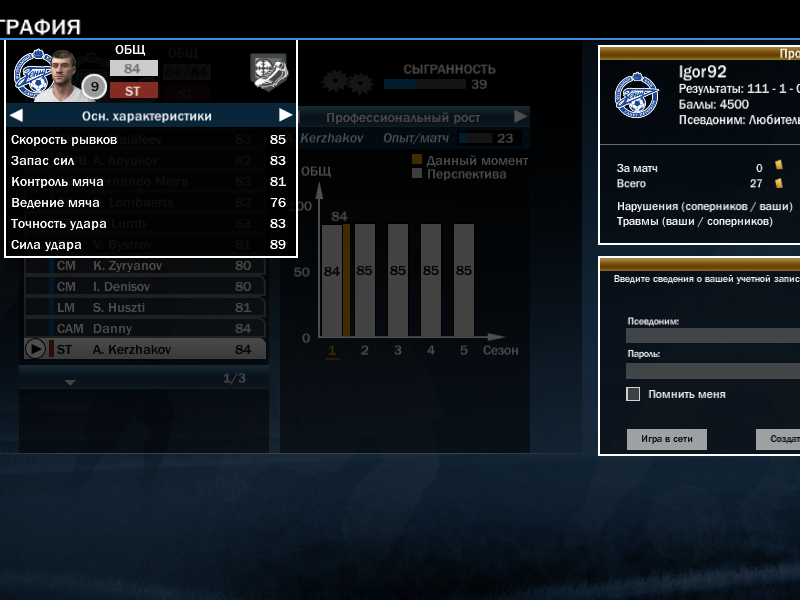Click the down arrow next to page 1/3
The height and width of the screenshot is (600, 800).
click(69, 381)
